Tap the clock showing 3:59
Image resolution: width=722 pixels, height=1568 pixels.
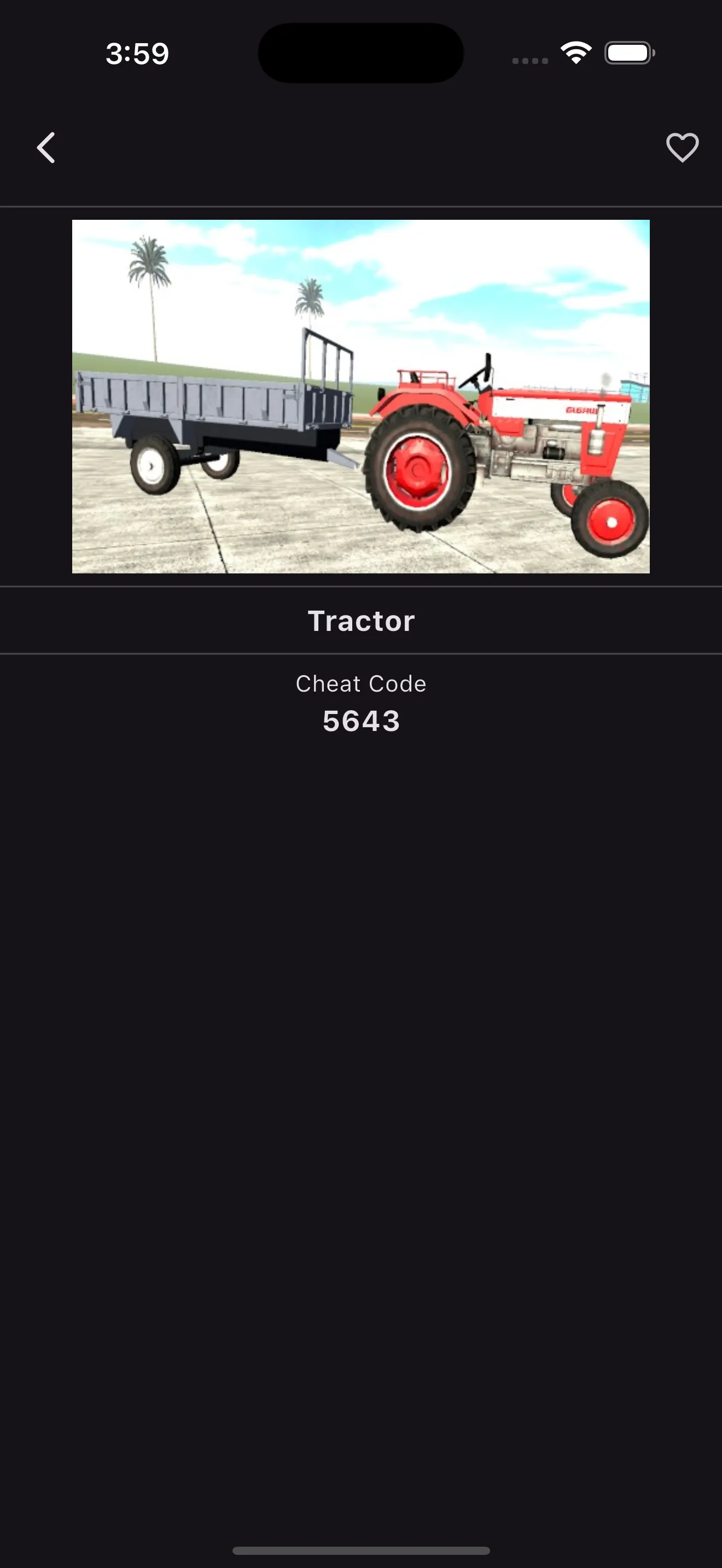[x=136, y=54]
